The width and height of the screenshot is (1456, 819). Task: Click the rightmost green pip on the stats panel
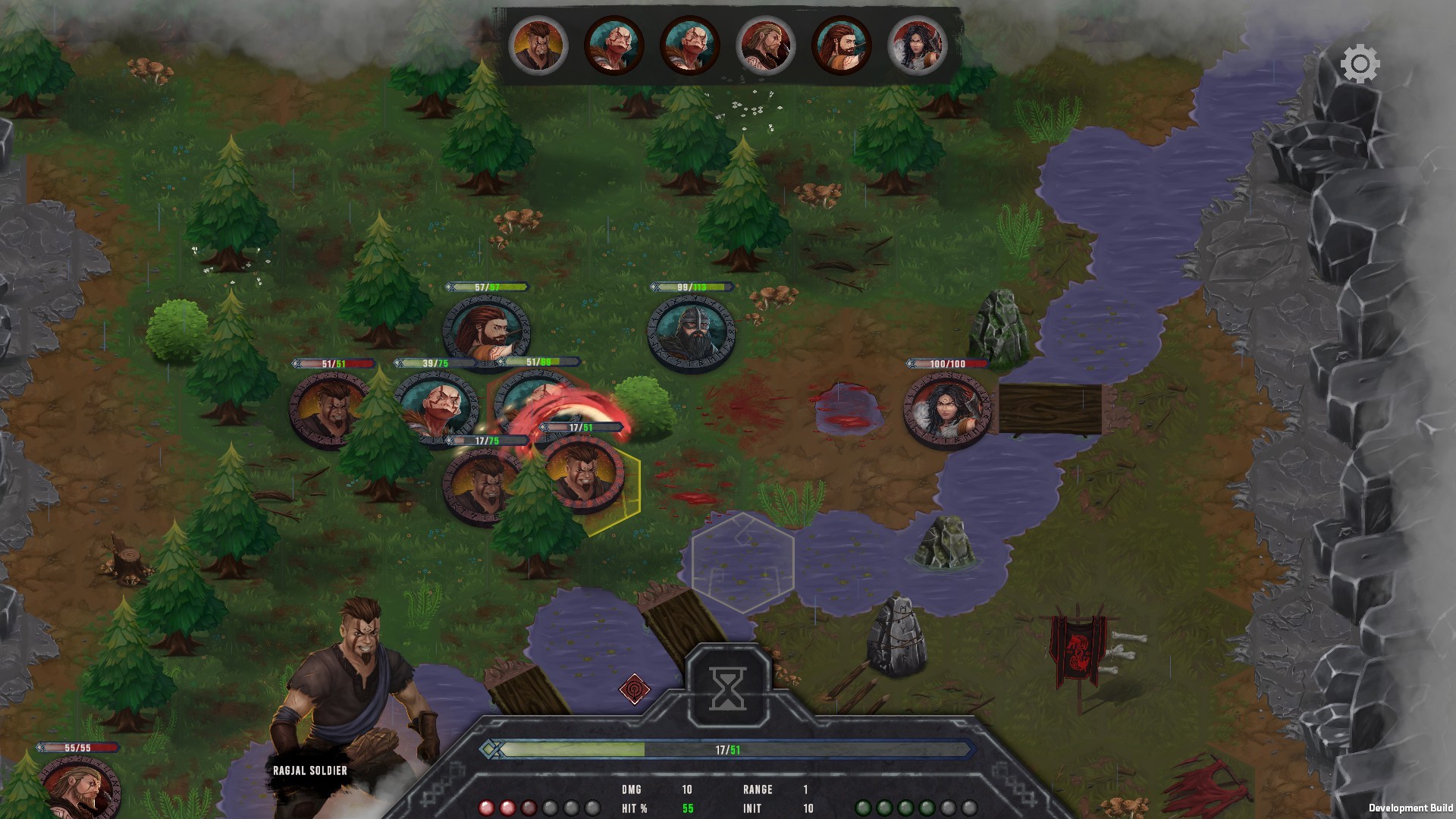929,807
